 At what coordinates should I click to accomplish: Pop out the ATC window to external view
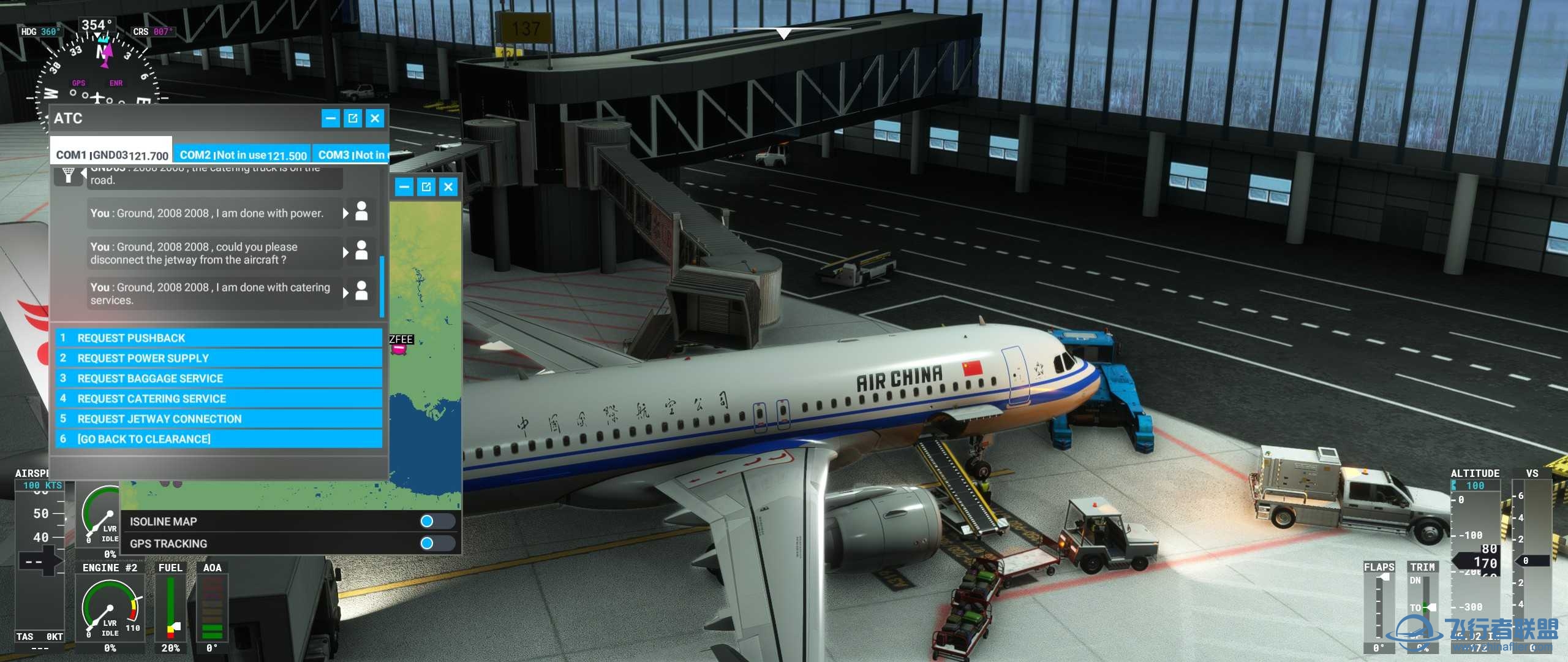(x=353, y=119)
